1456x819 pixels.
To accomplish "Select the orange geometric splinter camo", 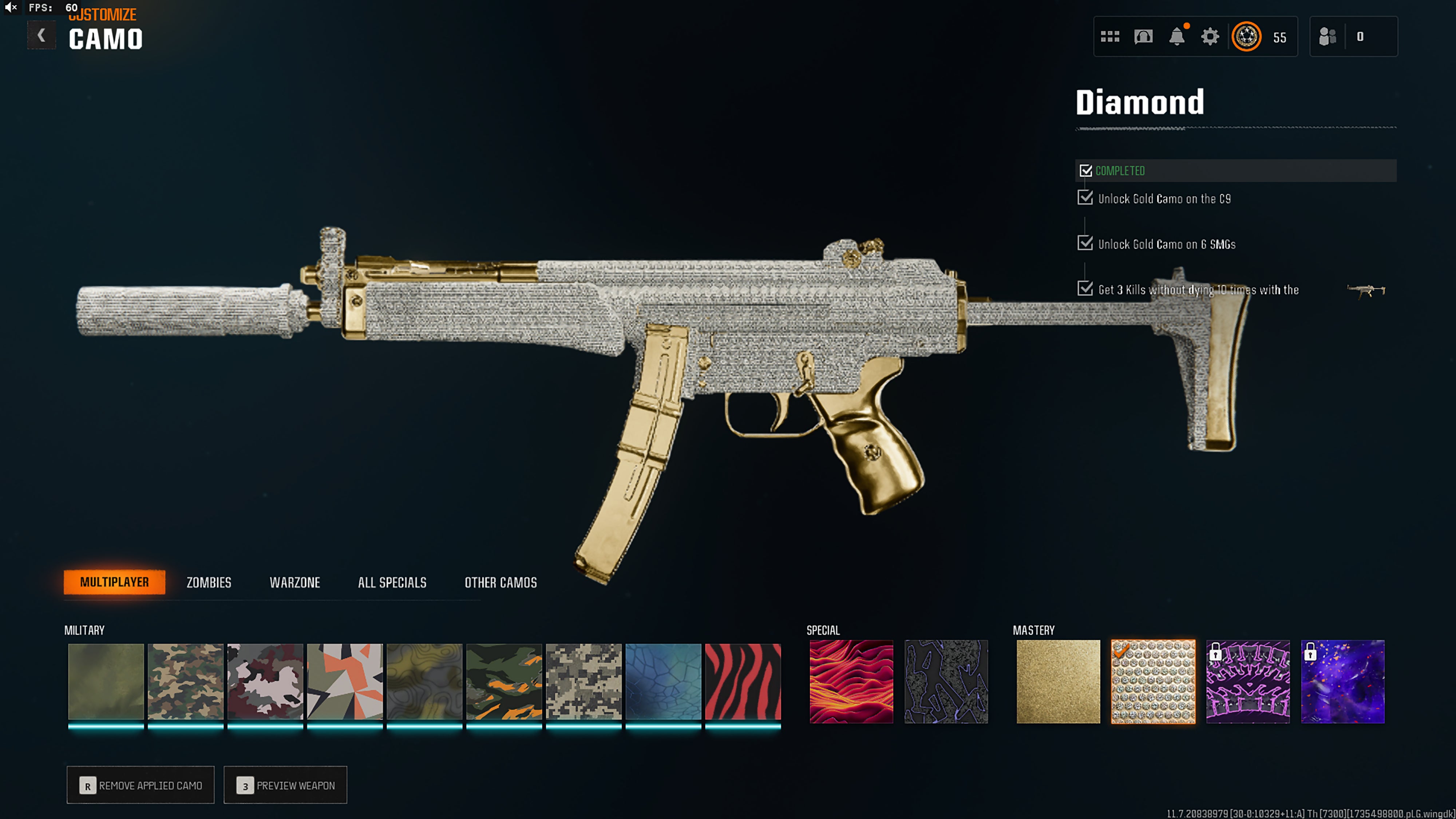I will click(x=345, y=682).
